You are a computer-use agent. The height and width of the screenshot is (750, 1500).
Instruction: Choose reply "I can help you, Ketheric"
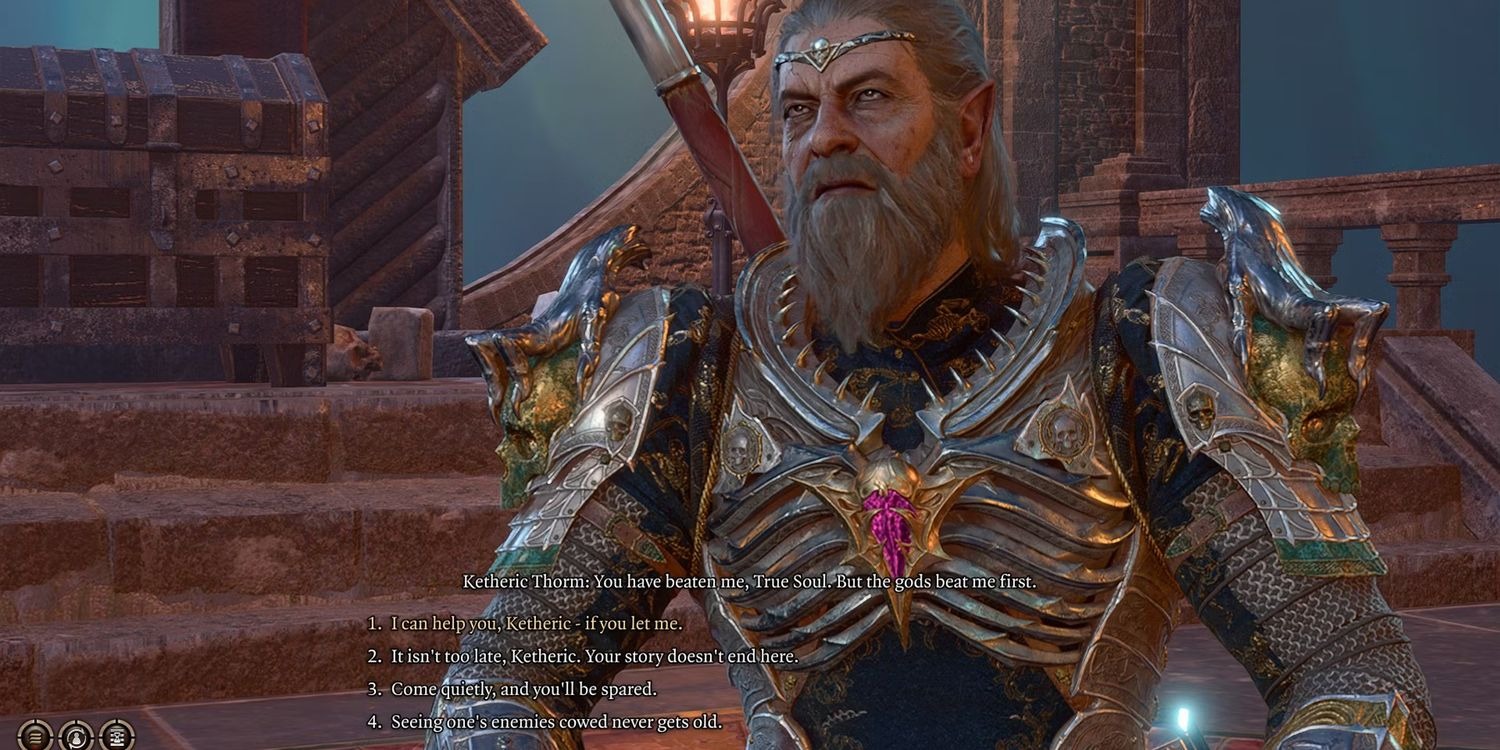pyautogui.click(x=536, y=623)
